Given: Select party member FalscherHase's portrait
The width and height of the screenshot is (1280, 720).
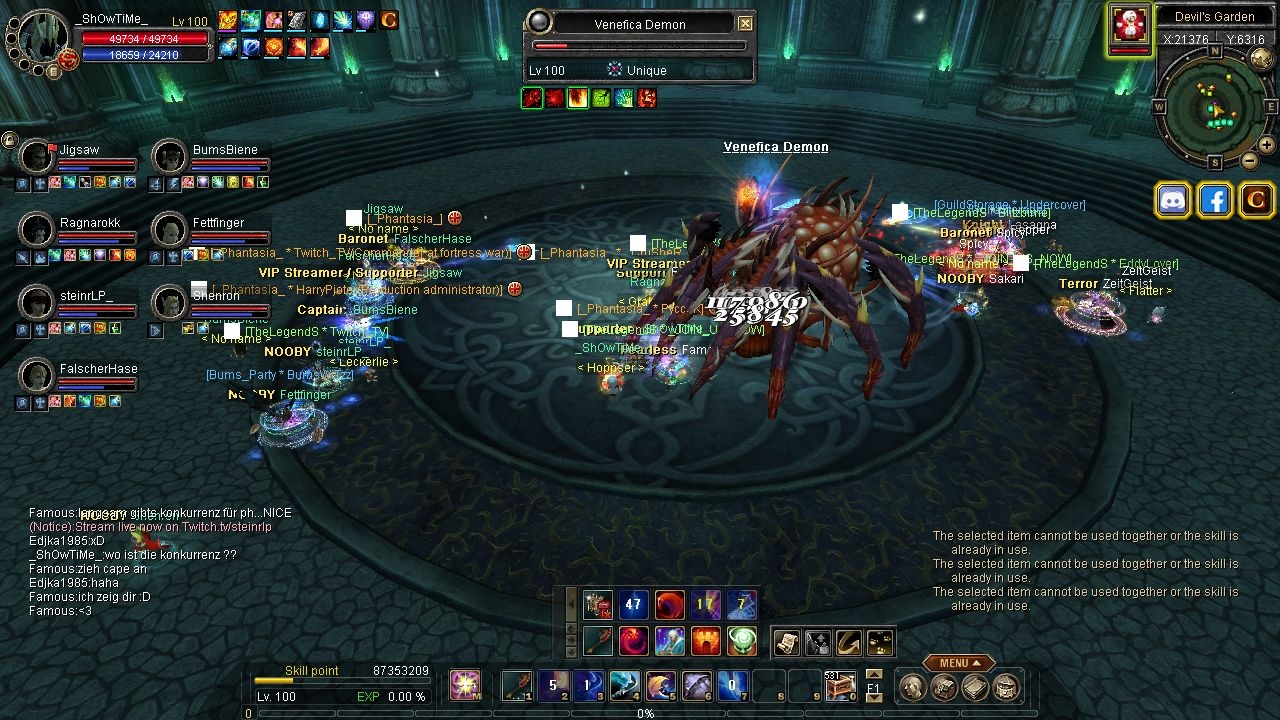Looking at the screenshot, I should (x=36, y=375).
